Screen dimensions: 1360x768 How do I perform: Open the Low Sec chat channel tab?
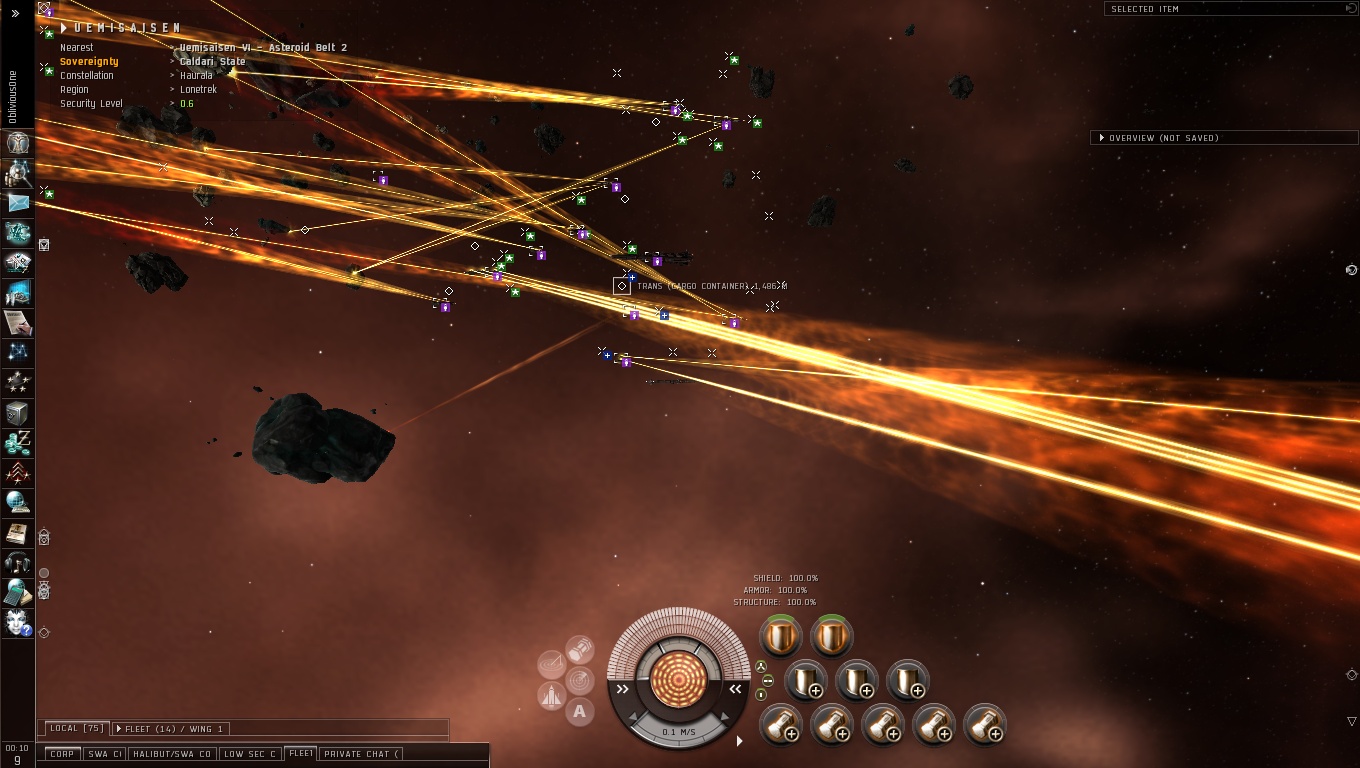249,754
